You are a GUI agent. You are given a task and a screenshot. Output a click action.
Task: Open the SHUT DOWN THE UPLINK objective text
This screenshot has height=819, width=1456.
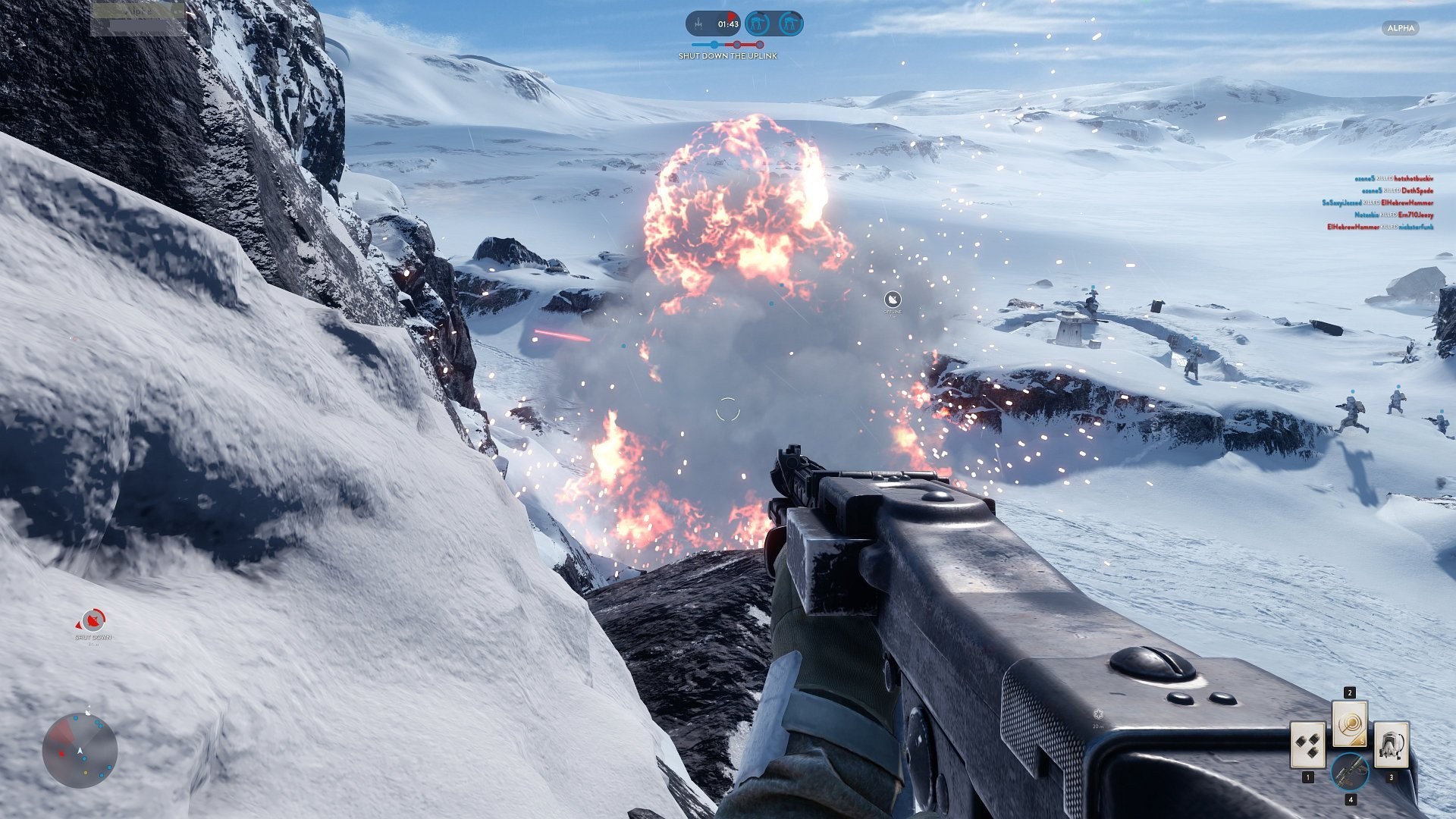(x=728, y=56)
